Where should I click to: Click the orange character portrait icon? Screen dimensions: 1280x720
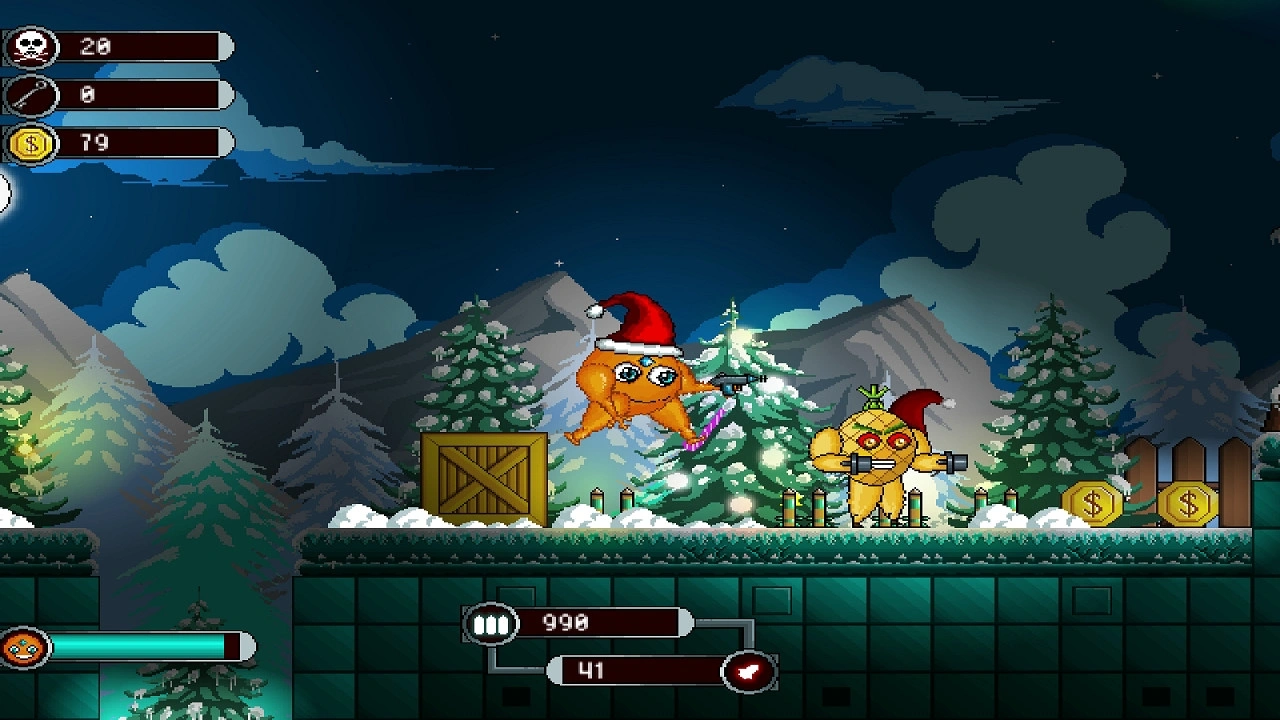[x=24, y=648]
